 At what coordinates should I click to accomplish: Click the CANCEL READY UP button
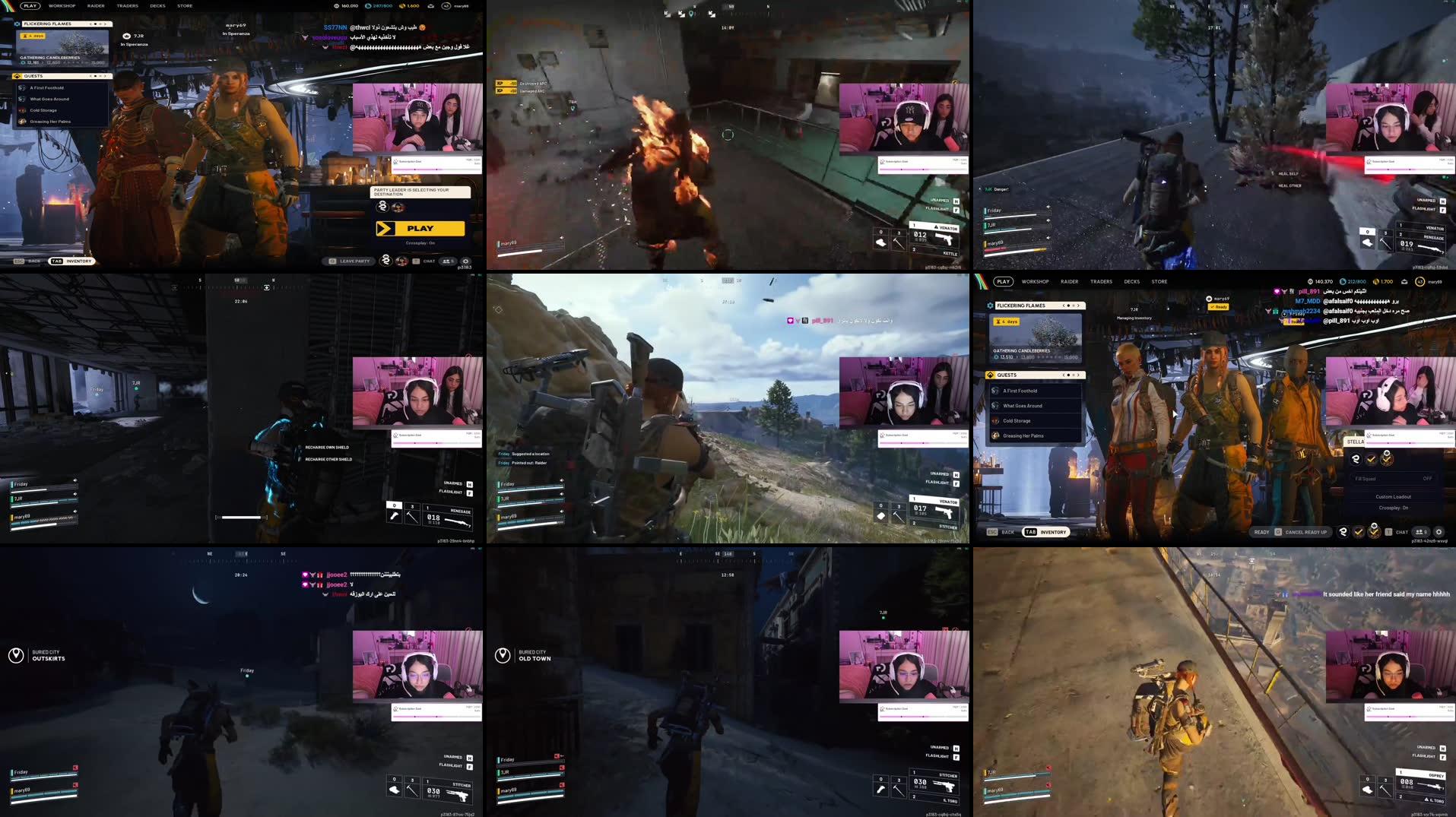tap(1306, 532)
